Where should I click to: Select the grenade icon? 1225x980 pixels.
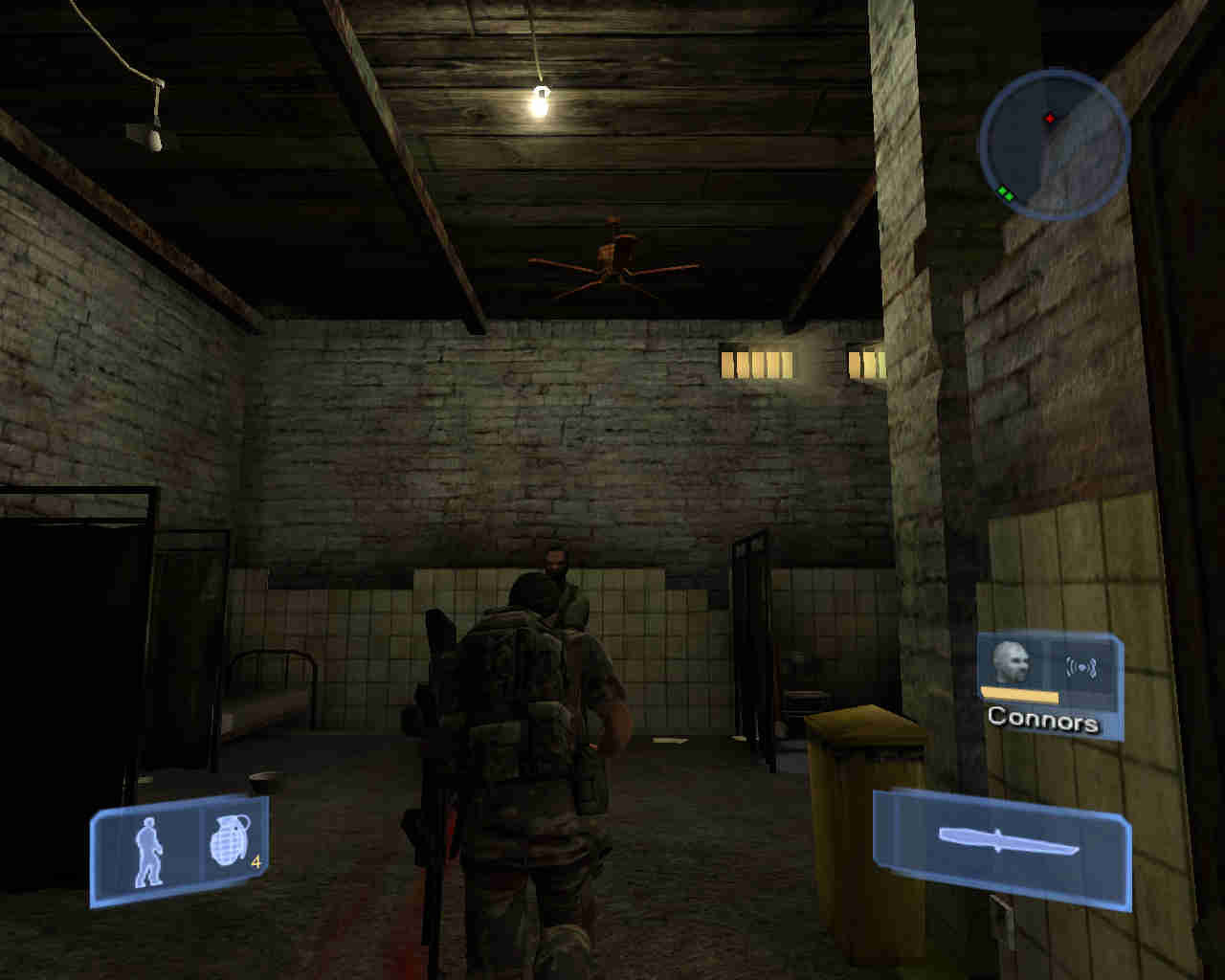point(230,842)
